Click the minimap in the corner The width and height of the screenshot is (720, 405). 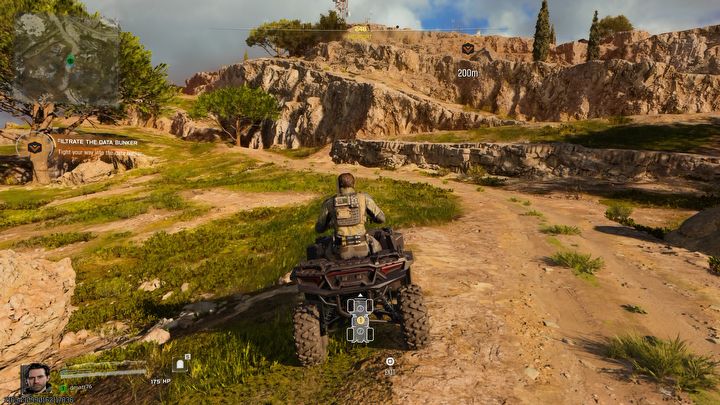[x=66, y=59]
